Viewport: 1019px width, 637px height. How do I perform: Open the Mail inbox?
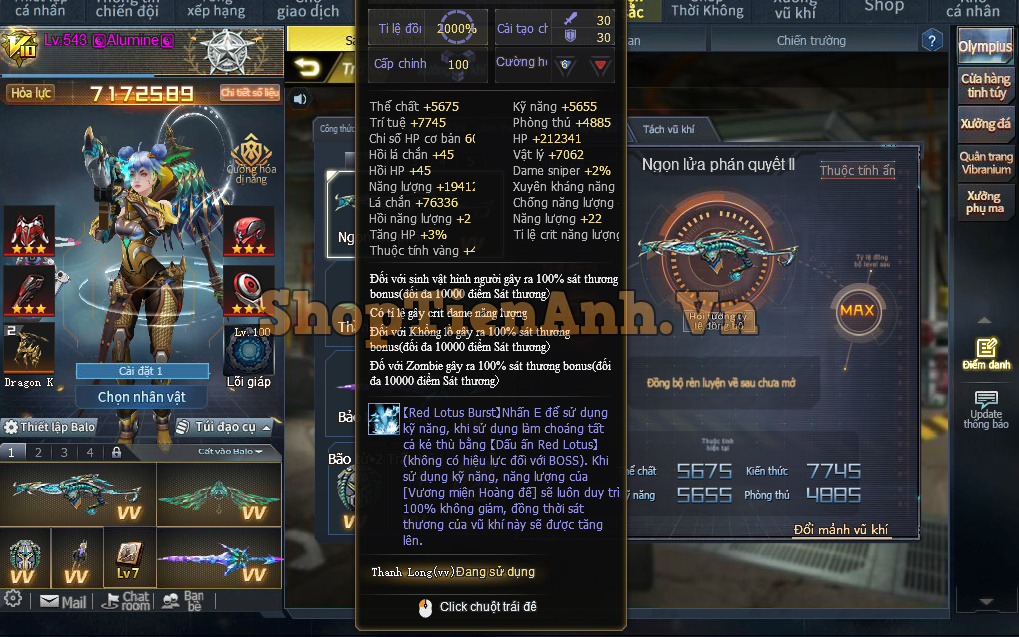(63, 602)
